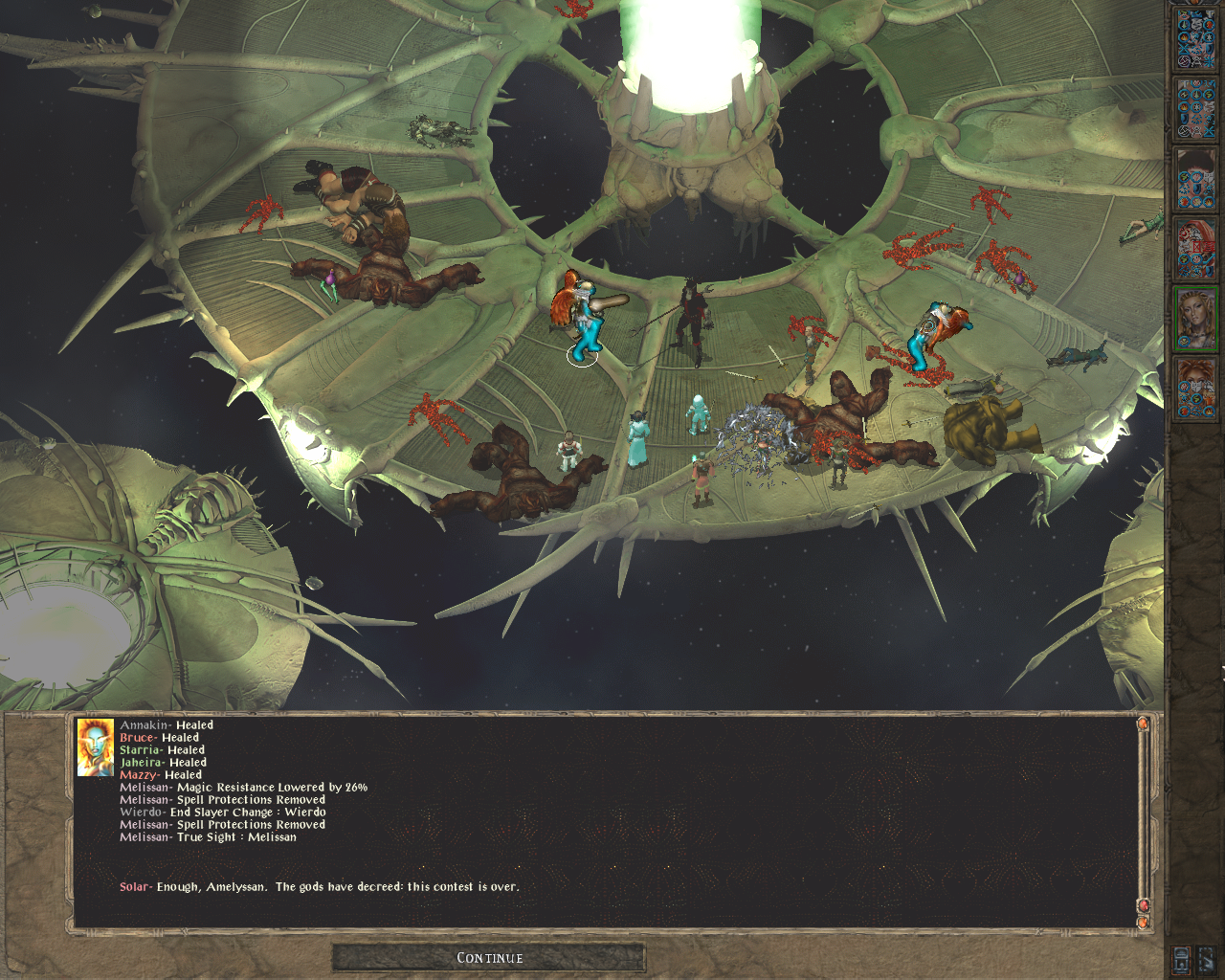Continue the Solar dialogue
The height and width of the screenshot is (980, 1225).
[489, 957]
